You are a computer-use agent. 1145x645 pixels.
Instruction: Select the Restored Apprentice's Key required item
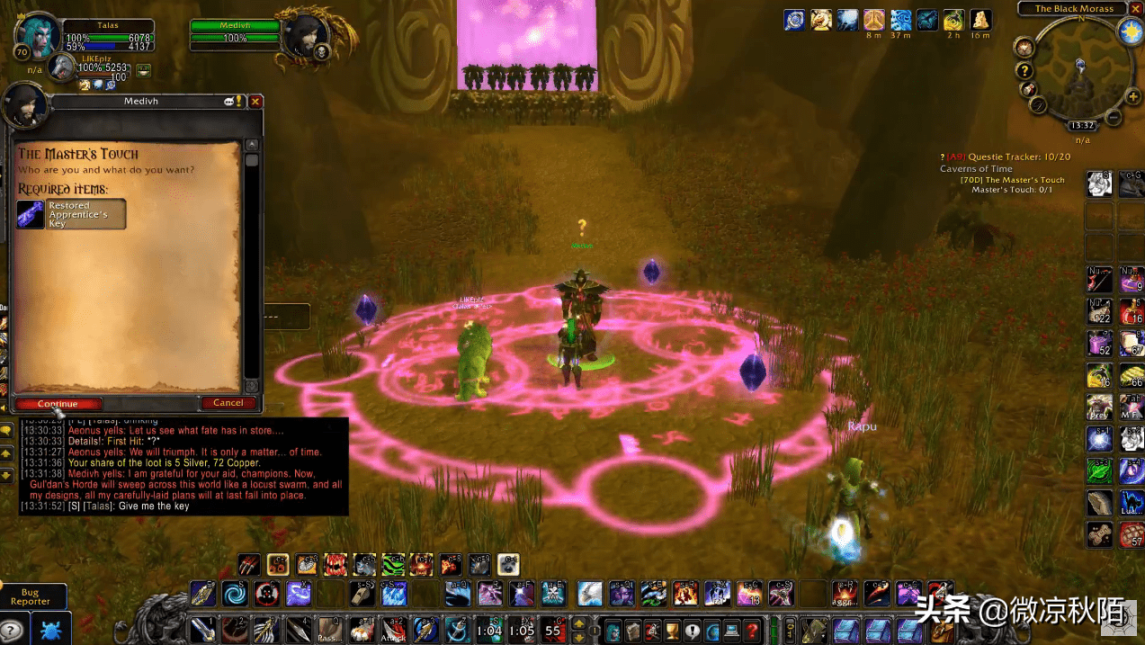click(x=71, y=214)
